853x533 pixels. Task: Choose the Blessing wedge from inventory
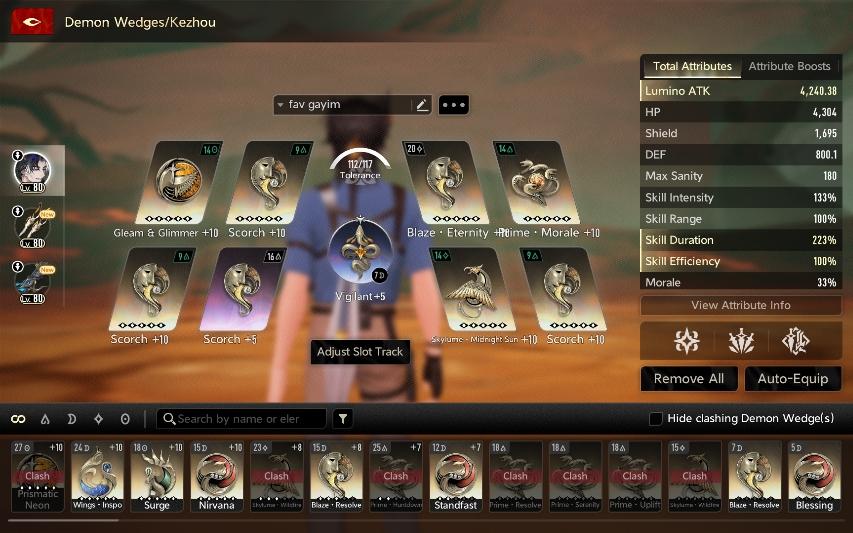[x=813, y=475]
